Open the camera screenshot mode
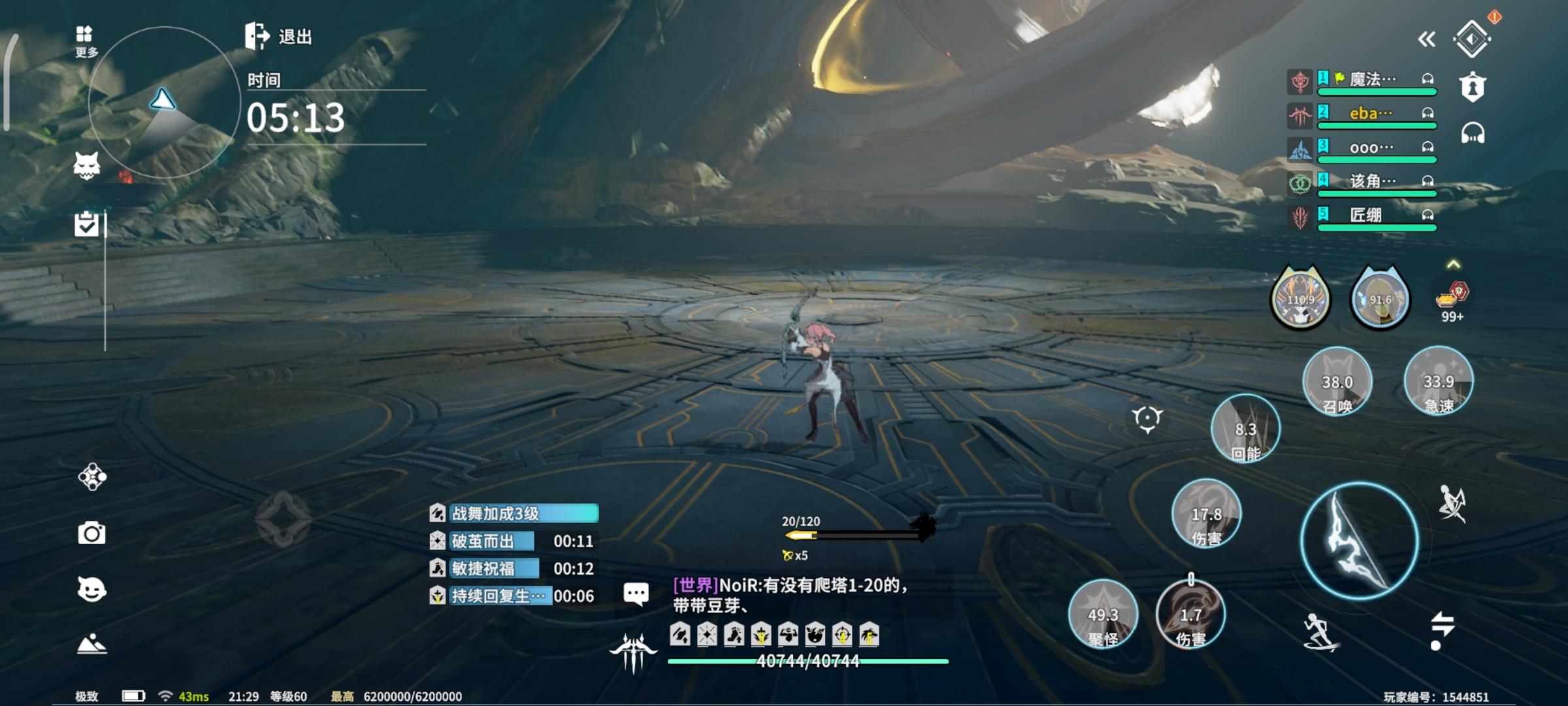The width and height of the screenshot is (1568, 706). pyautogui.click(x=91, y=533)
